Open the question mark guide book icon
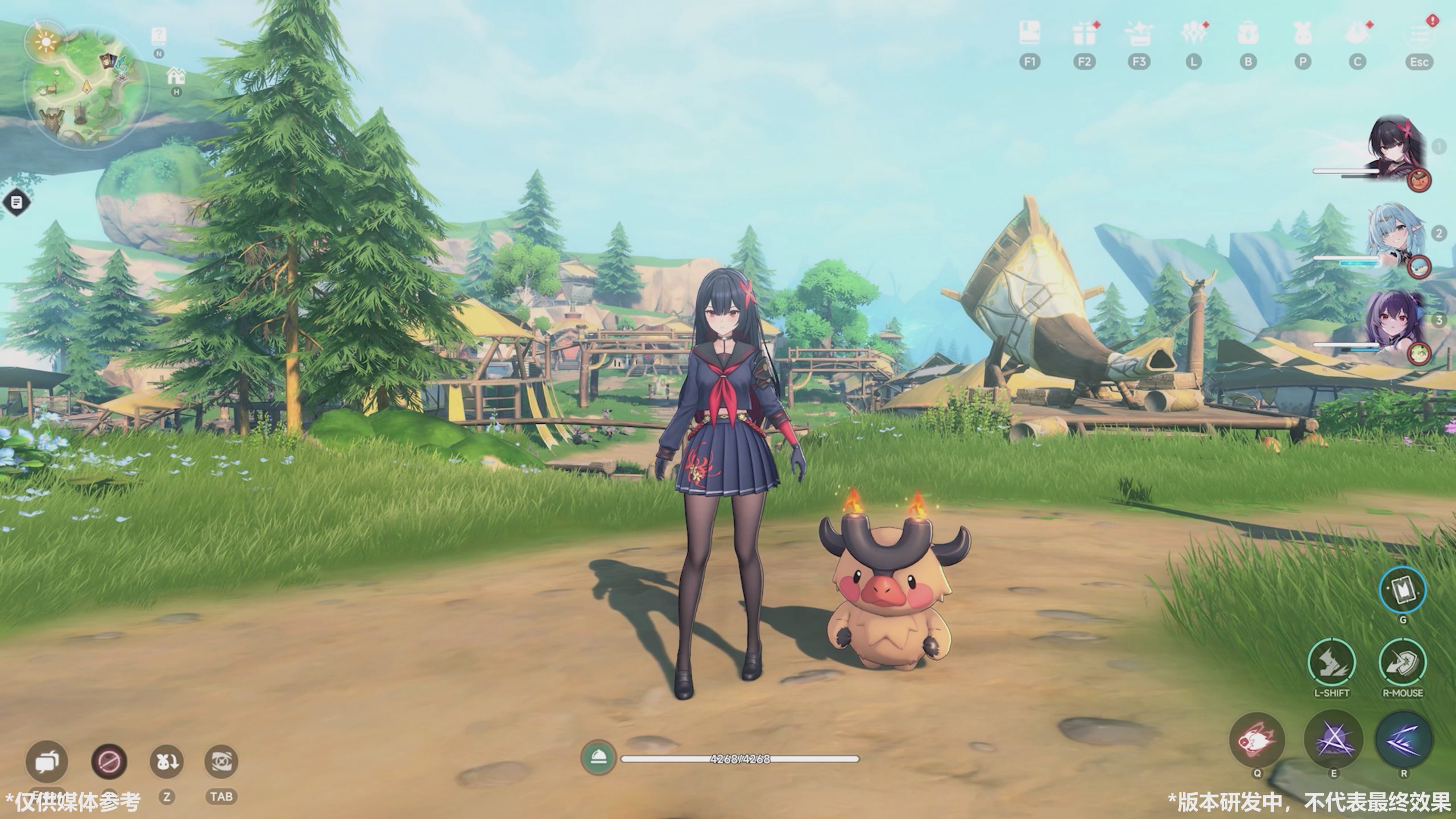 (x=159, y=36)
